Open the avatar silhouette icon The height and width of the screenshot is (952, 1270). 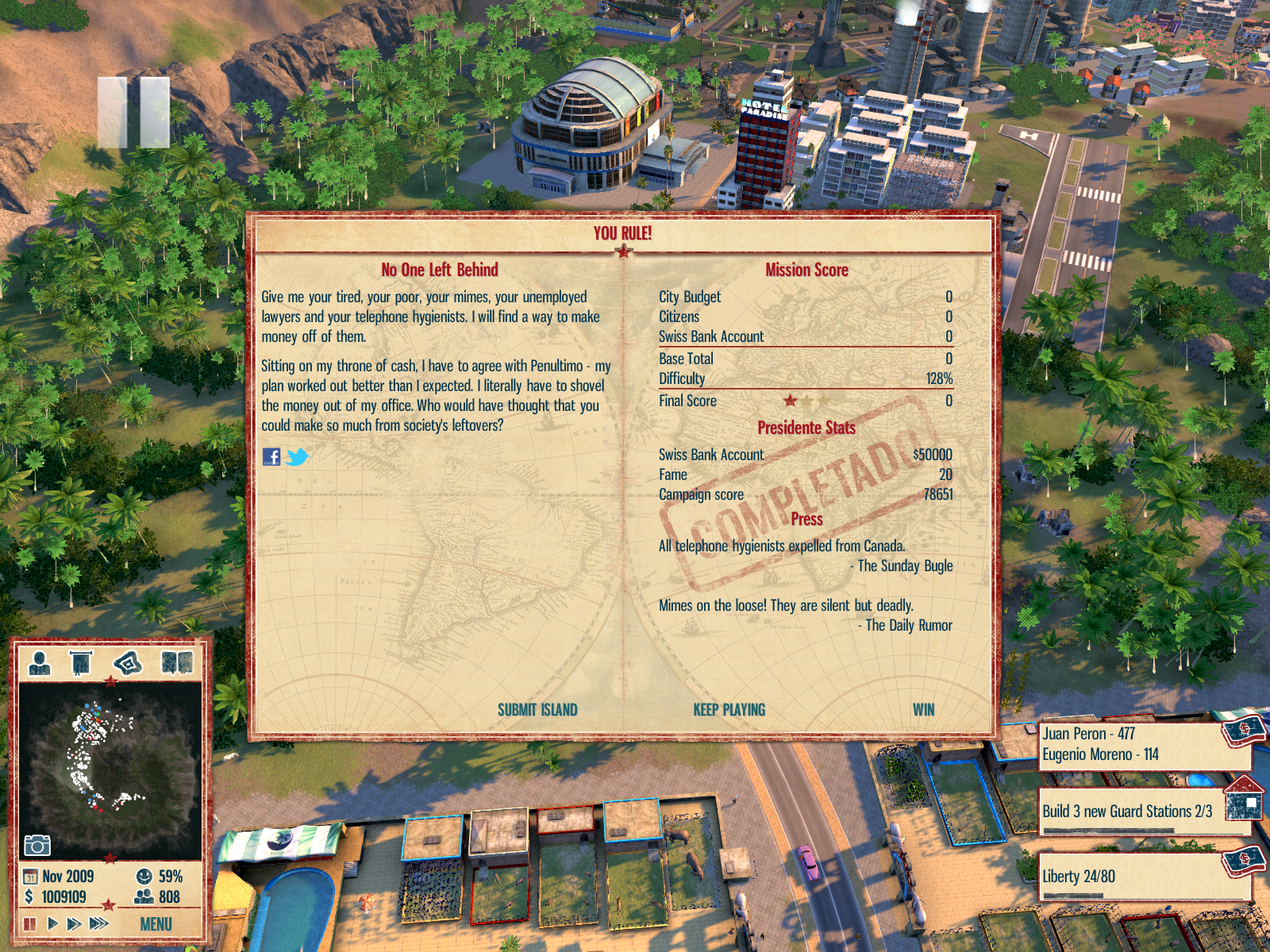pyautogui.click(x=39, y=662)
